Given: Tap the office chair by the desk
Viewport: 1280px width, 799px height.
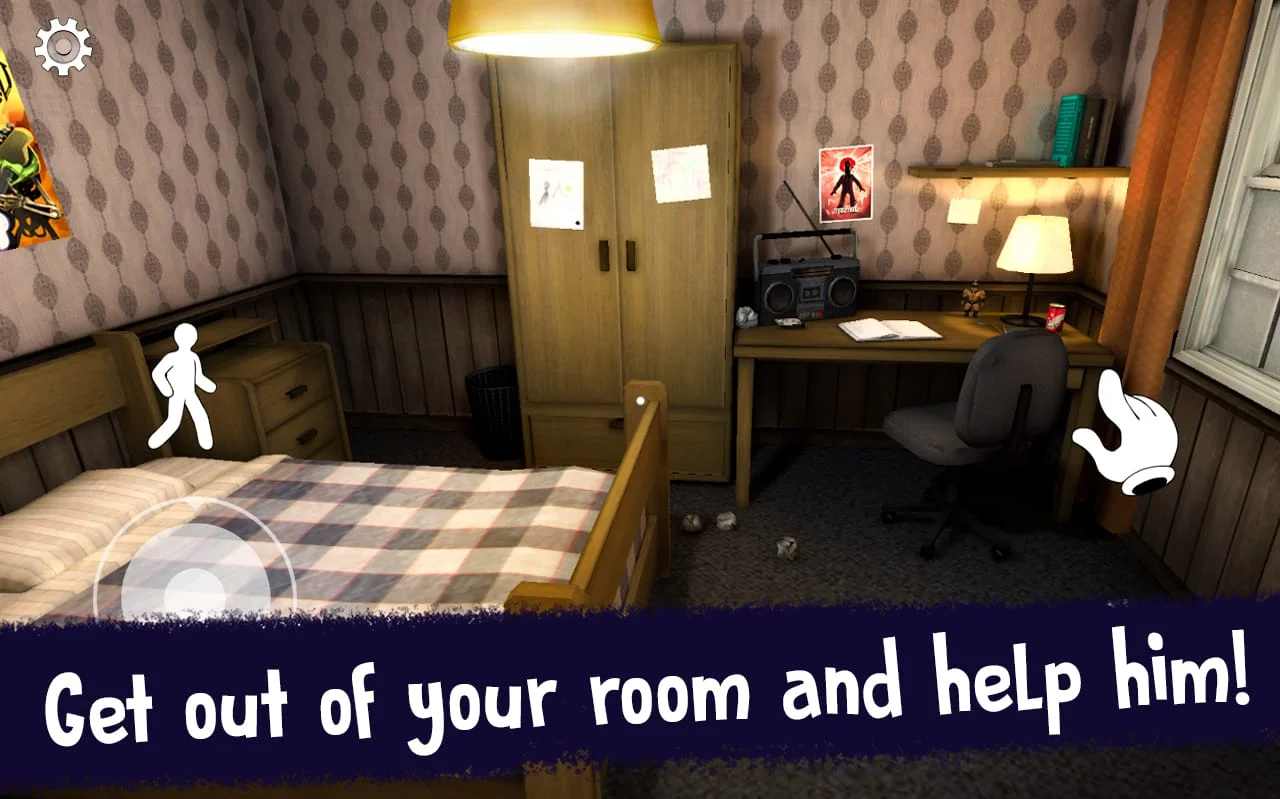Looking at the screenshot, I should point(975,440).
